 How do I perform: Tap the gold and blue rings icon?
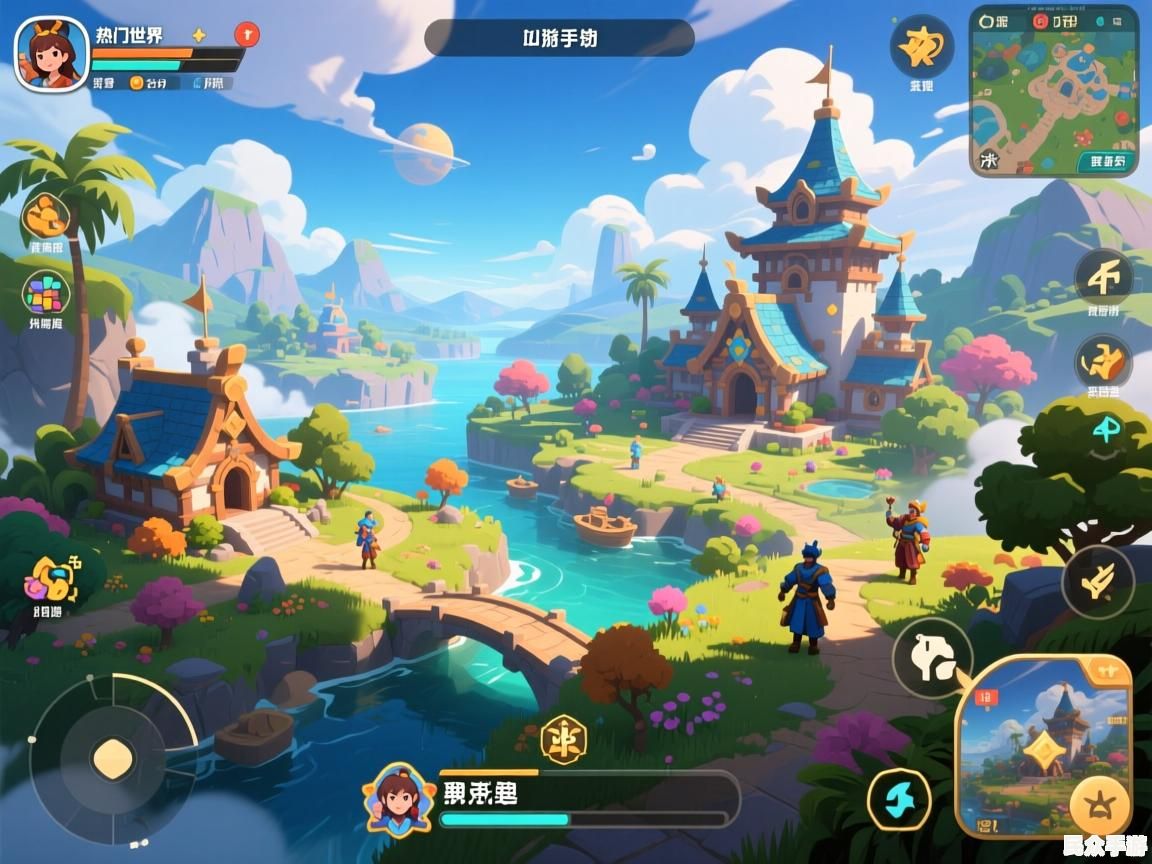[x=49, y=577]
